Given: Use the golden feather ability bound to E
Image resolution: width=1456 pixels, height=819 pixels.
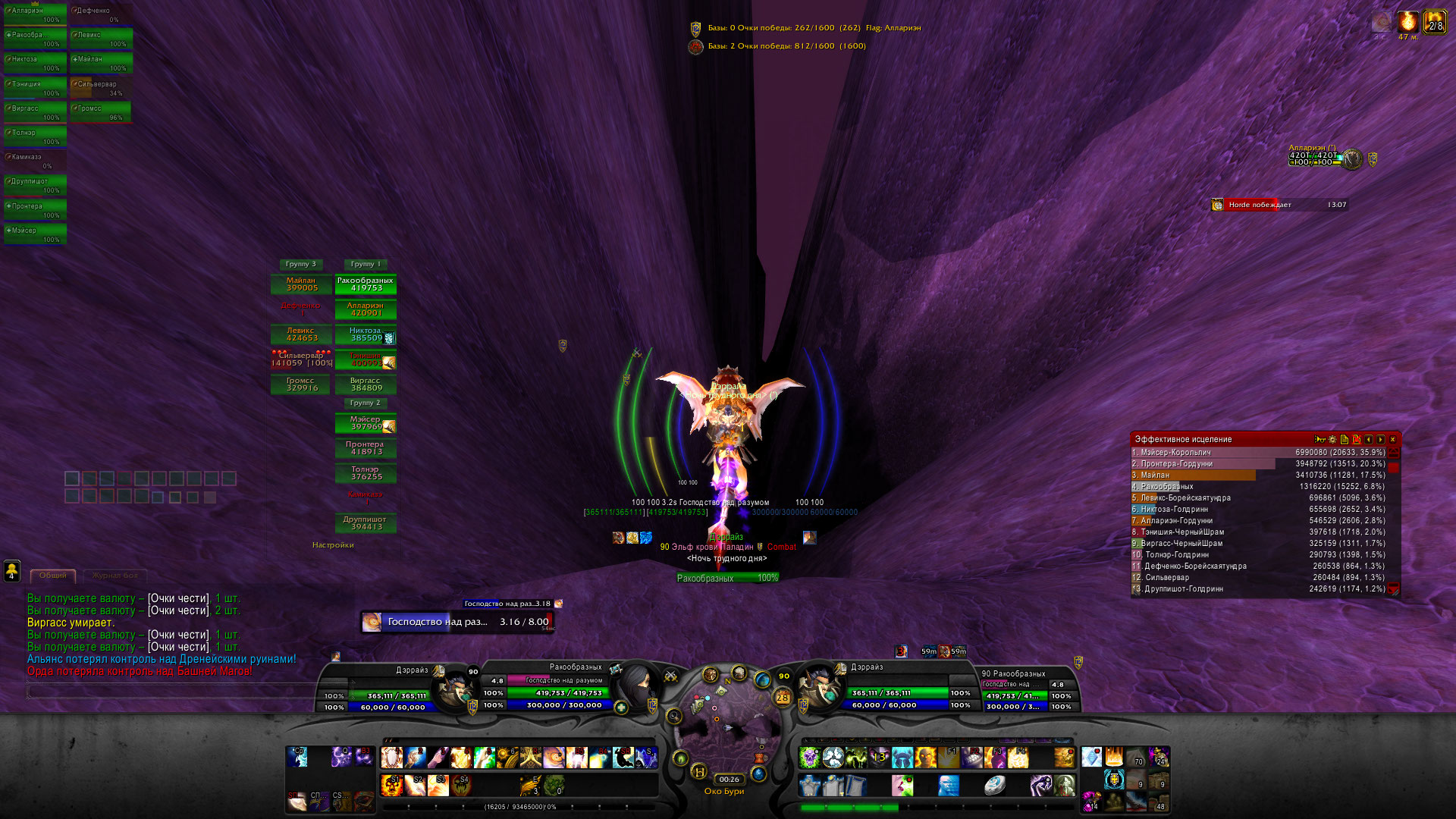Looking at the screenshot, I should click(529, 785).
